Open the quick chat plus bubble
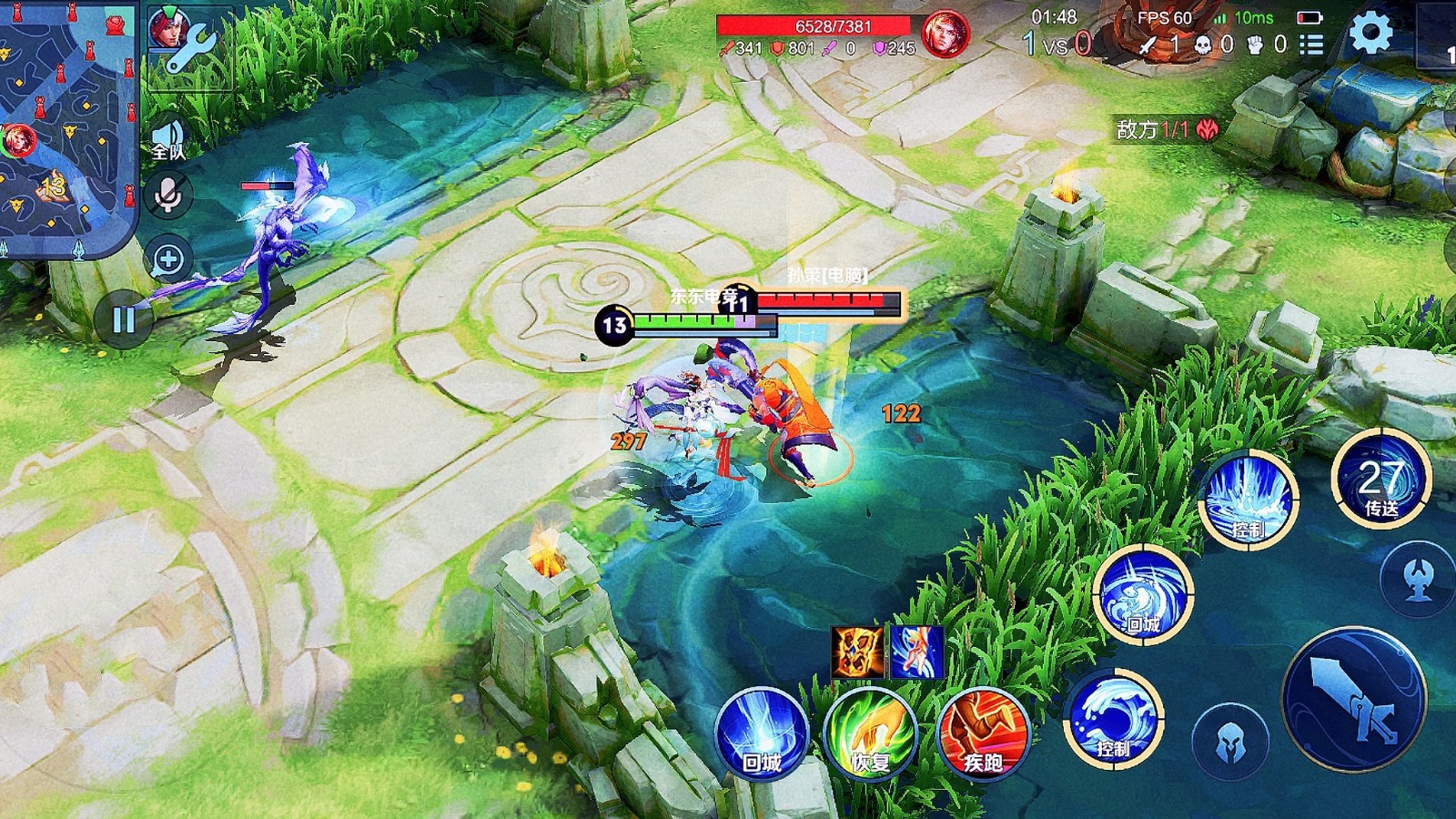The width and height of the screenshot is (1456, 819). pos(168,260)
